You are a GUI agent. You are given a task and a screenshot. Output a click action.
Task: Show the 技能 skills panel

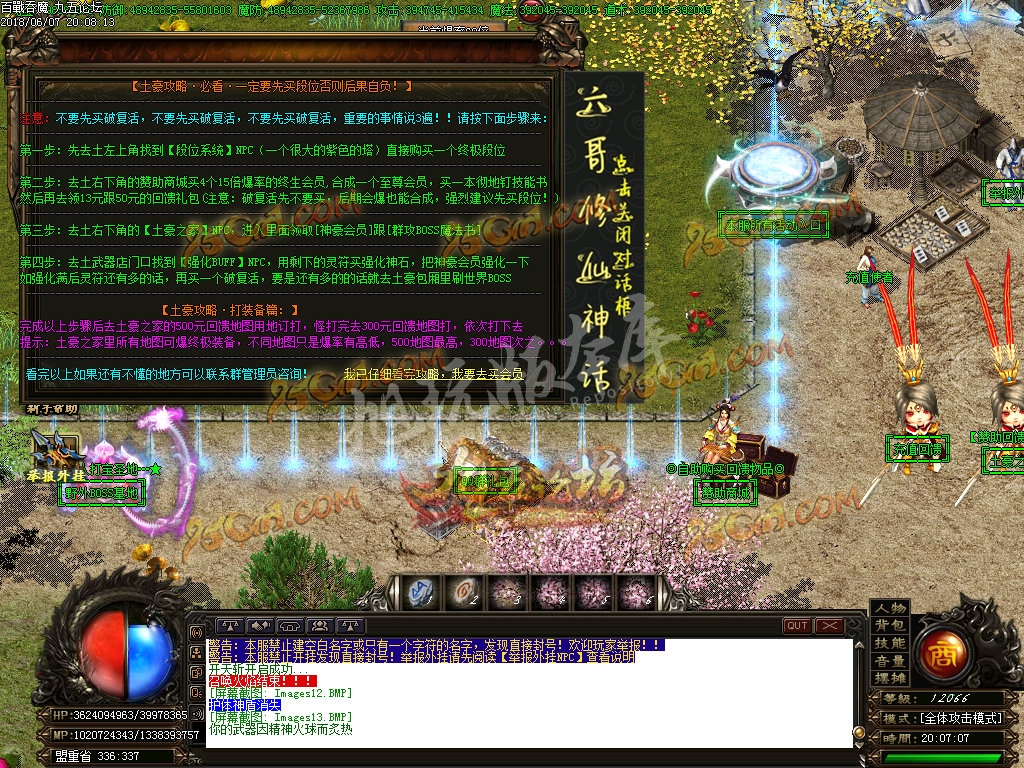[890, 644]
